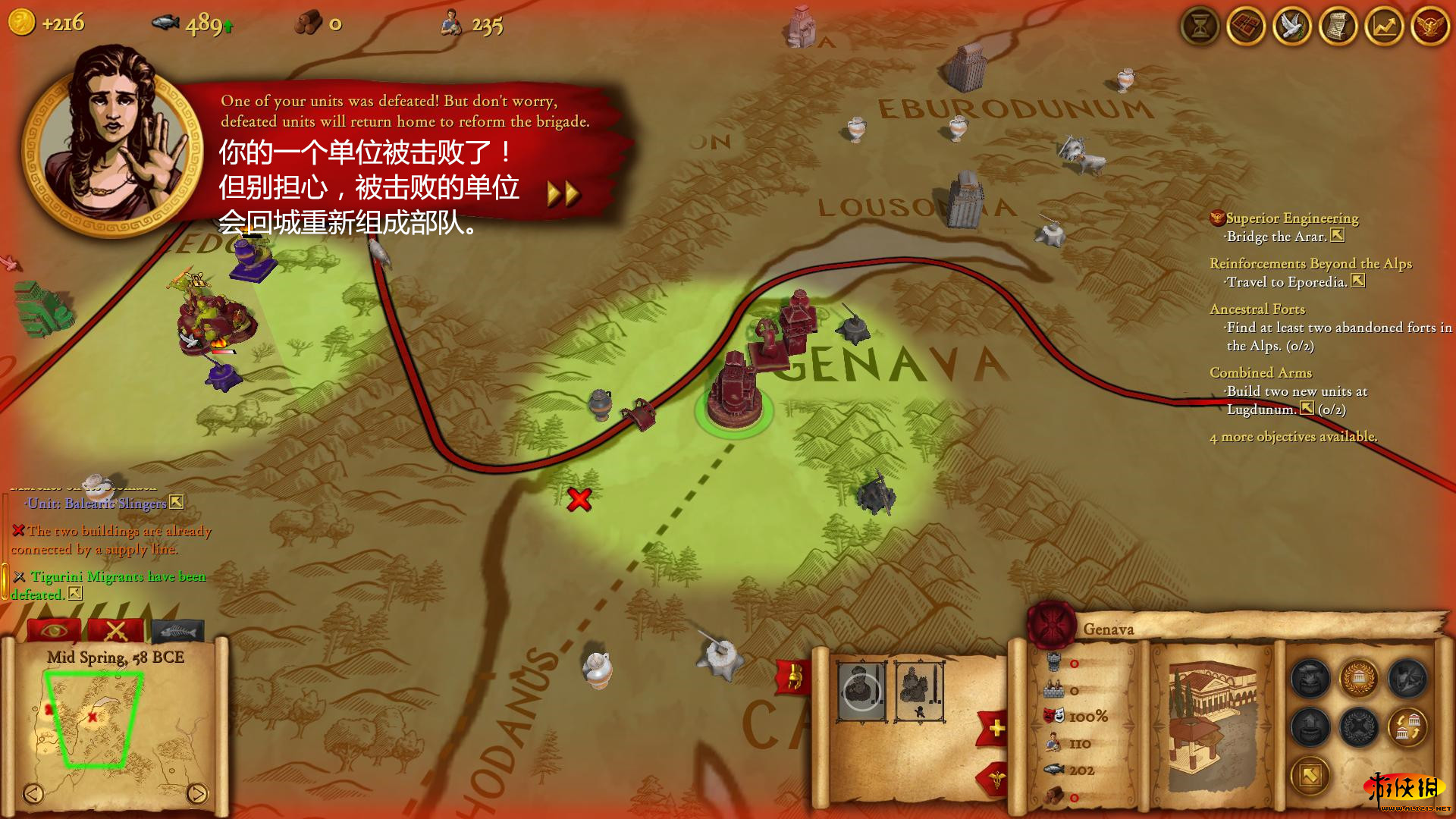1456x819 pixels.
Task: Click the Lugdunum objective locator arrow
Action: click(1307, 409)
